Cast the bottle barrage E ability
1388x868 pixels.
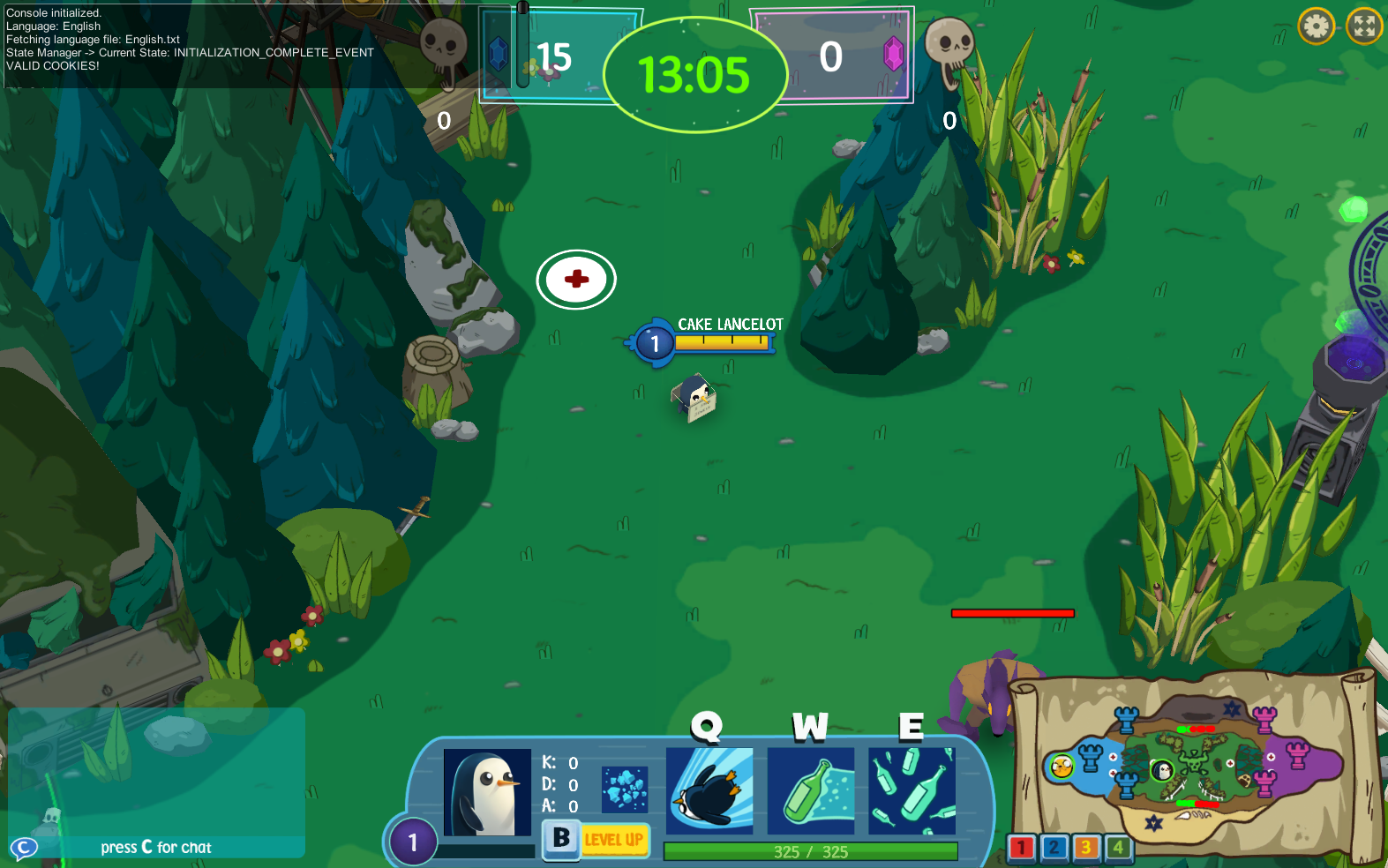pos(912,790)
